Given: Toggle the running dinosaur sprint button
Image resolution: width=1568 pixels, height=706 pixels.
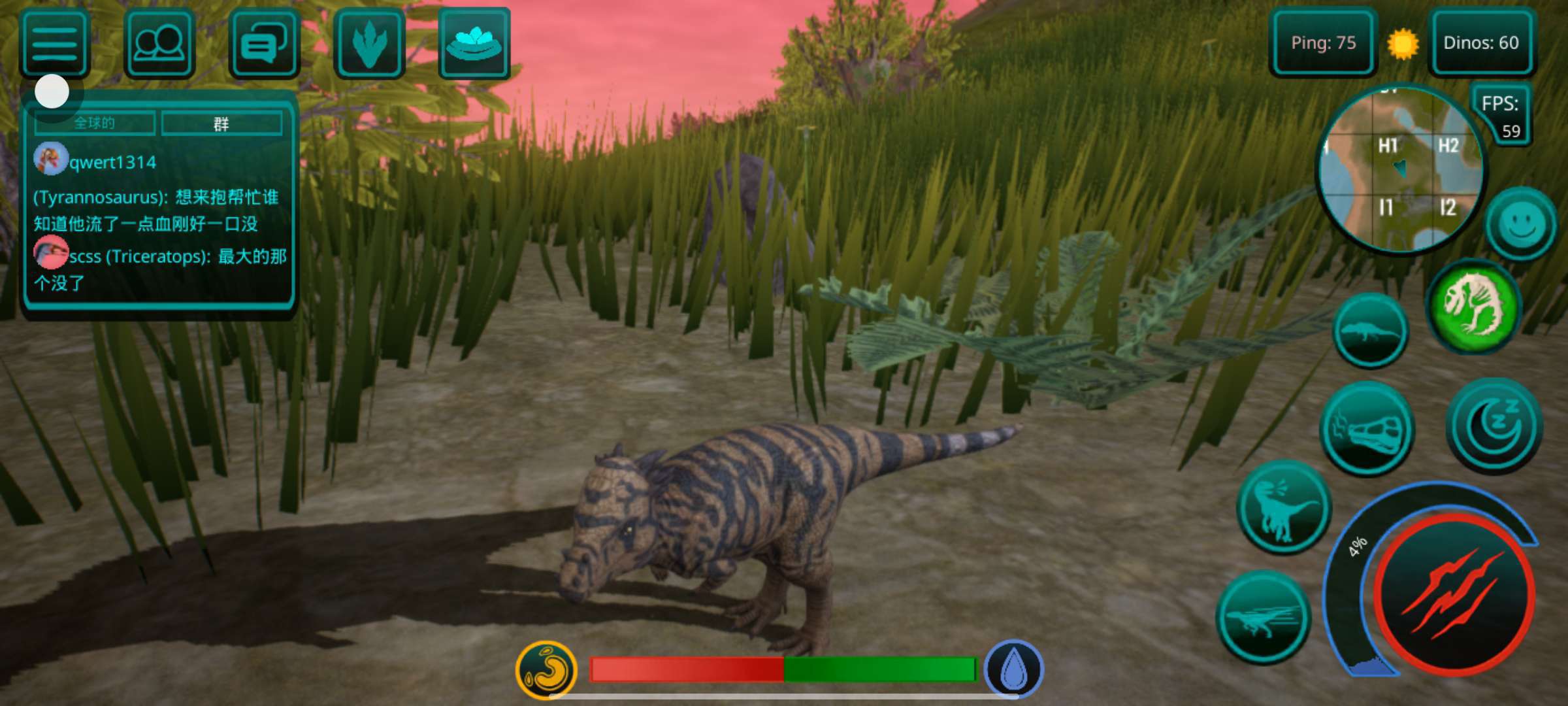Looking at the screenshot, I should [1263, 617].
